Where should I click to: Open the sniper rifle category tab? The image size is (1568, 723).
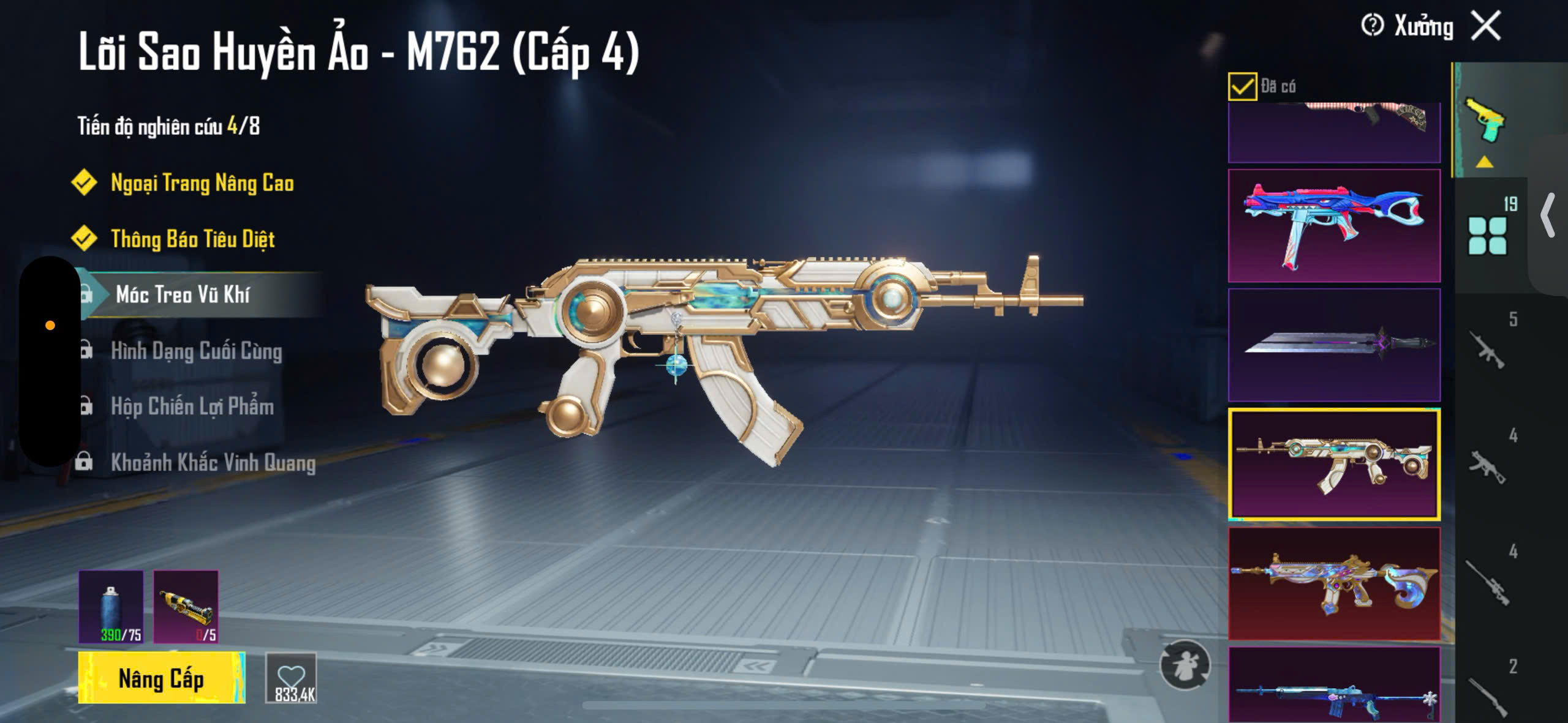[1487, 582]
